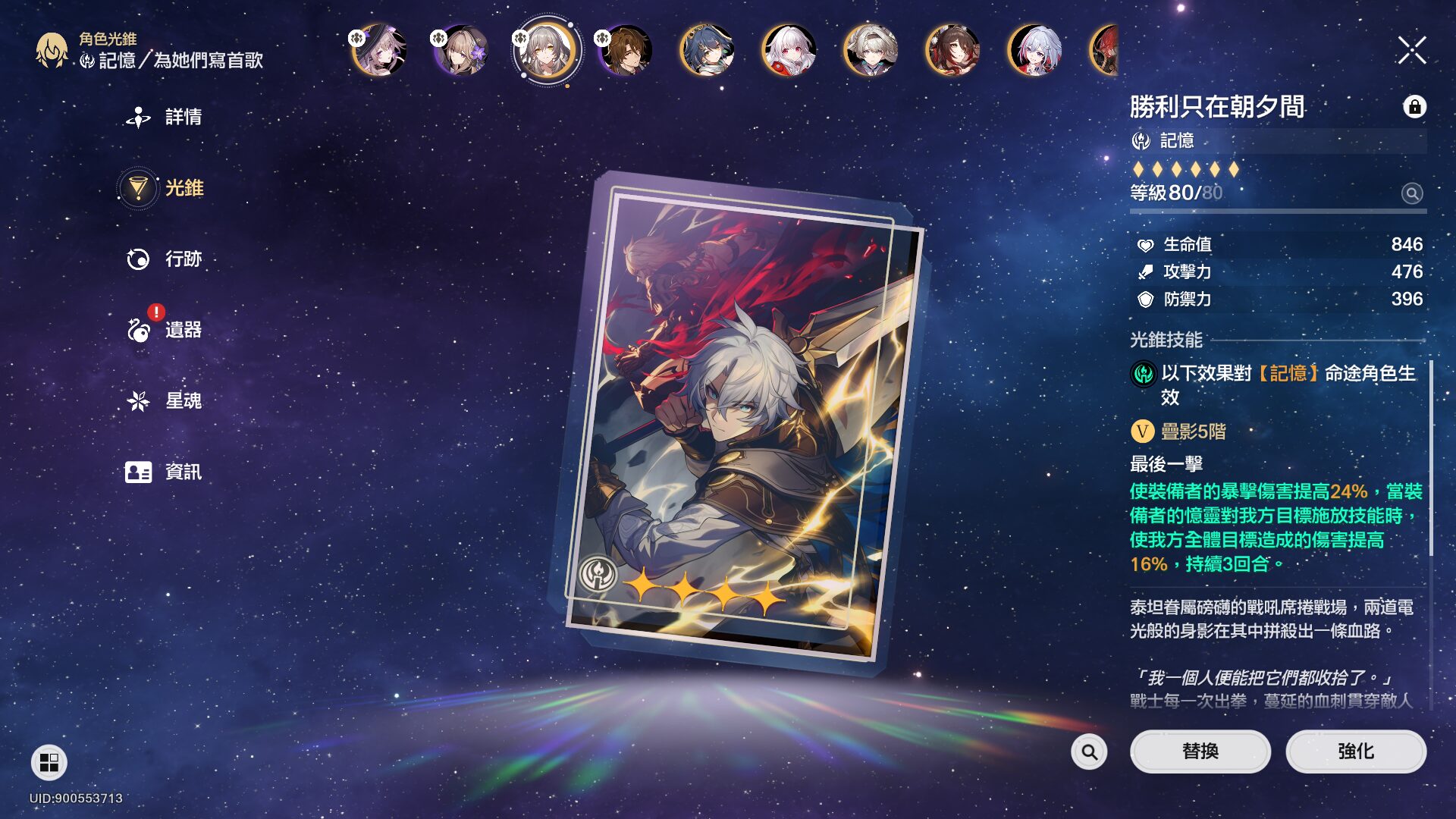This screenshot has width=1456, height=819.
Task: Open the four-square grid menu button
Action: point(49,762)
